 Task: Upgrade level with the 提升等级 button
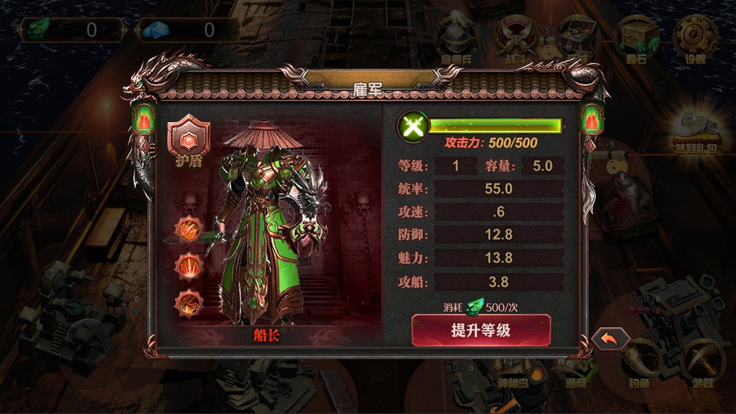pos(480,330)
